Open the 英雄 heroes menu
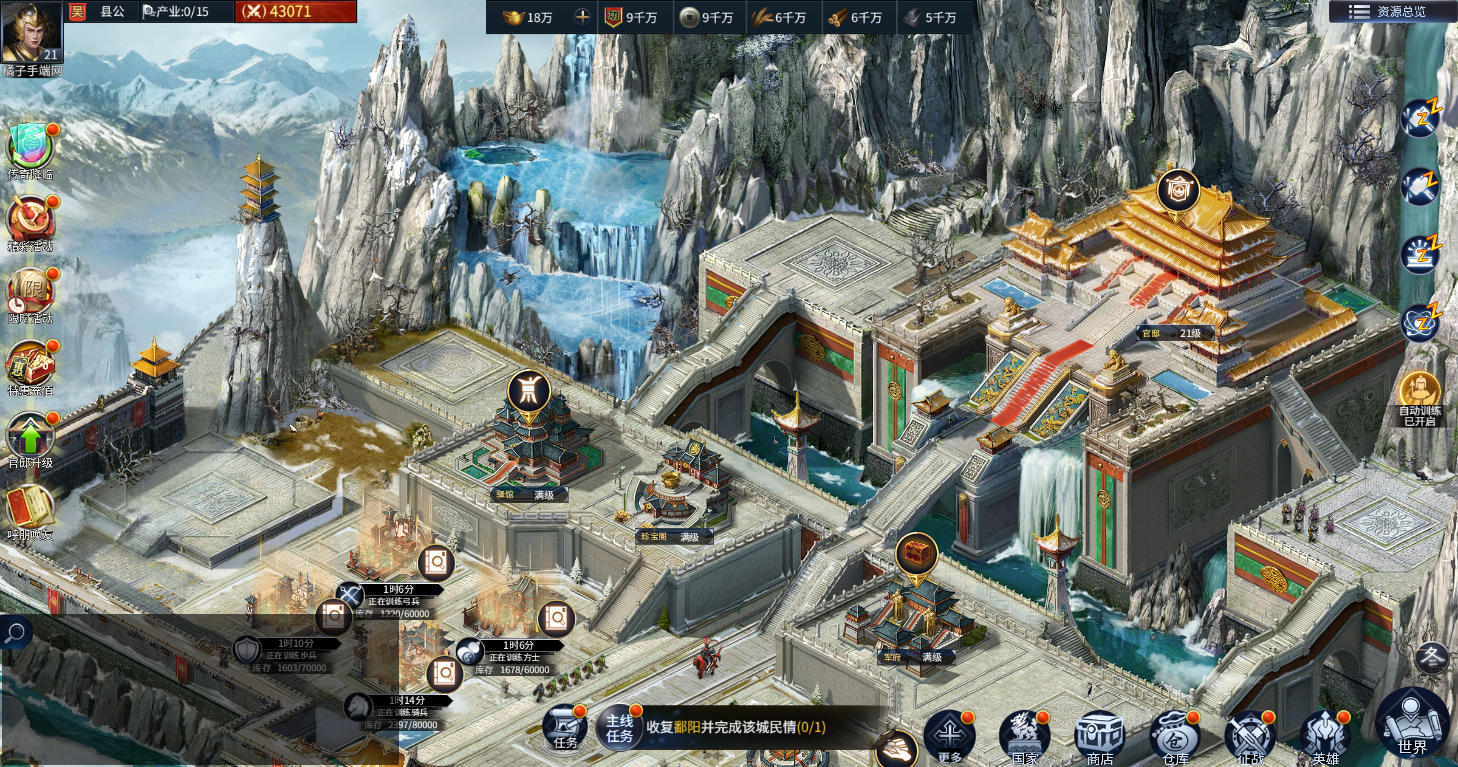Viewport: 1458px width, 767px height. point(1325,737)
